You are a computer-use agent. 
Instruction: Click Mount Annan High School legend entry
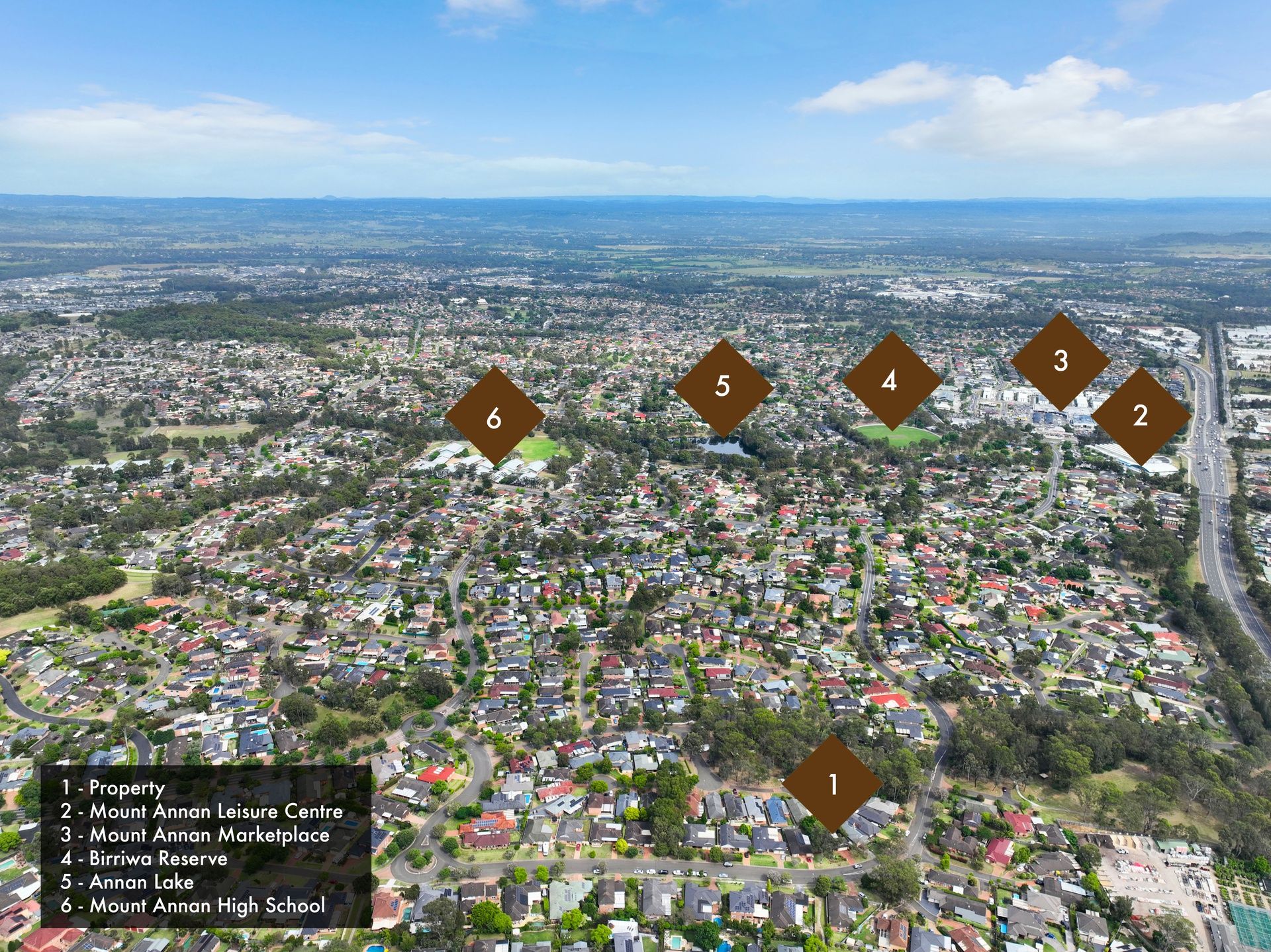193,906
